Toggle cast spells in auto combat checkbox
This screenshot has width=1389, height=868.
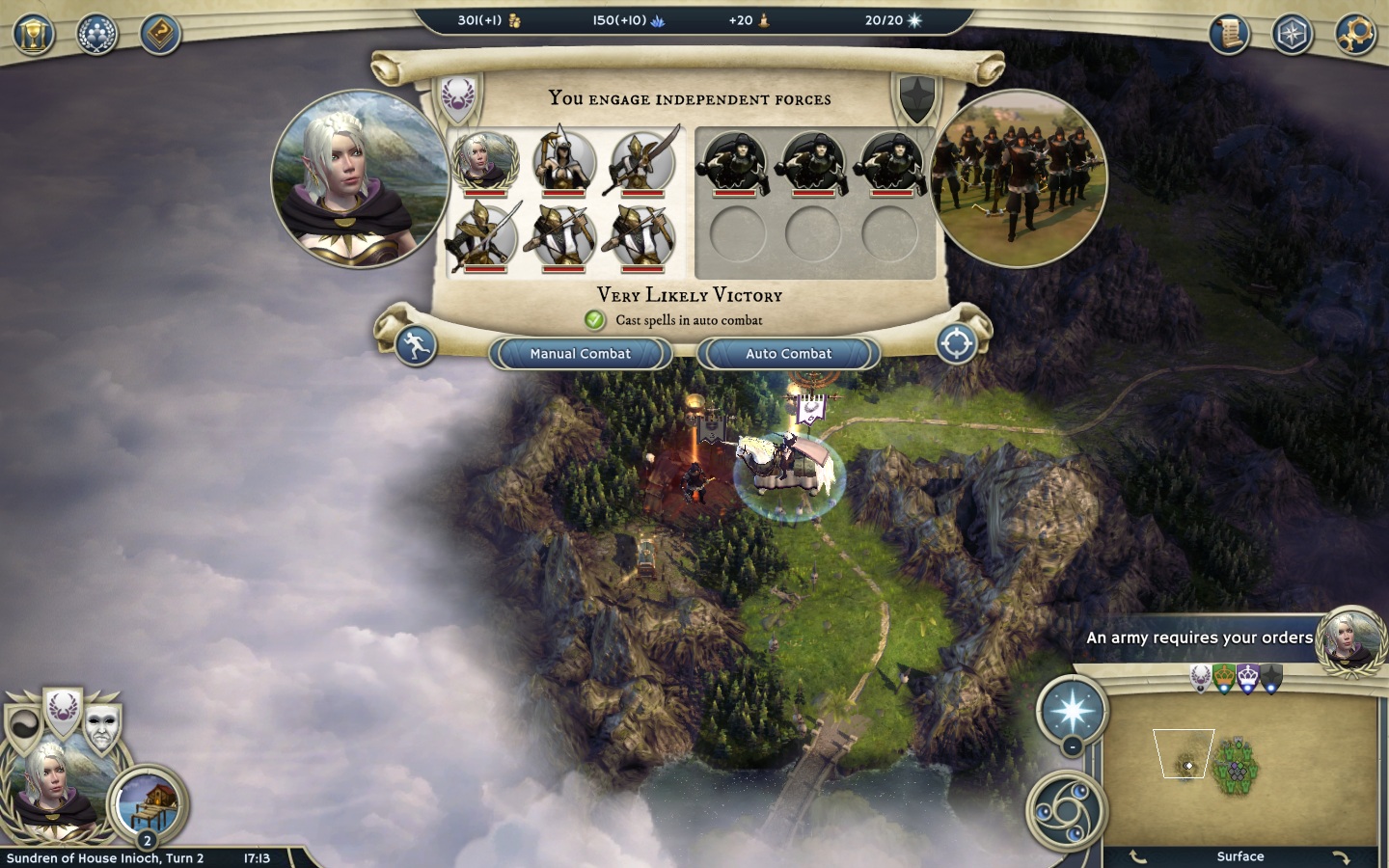pos(594,320)
